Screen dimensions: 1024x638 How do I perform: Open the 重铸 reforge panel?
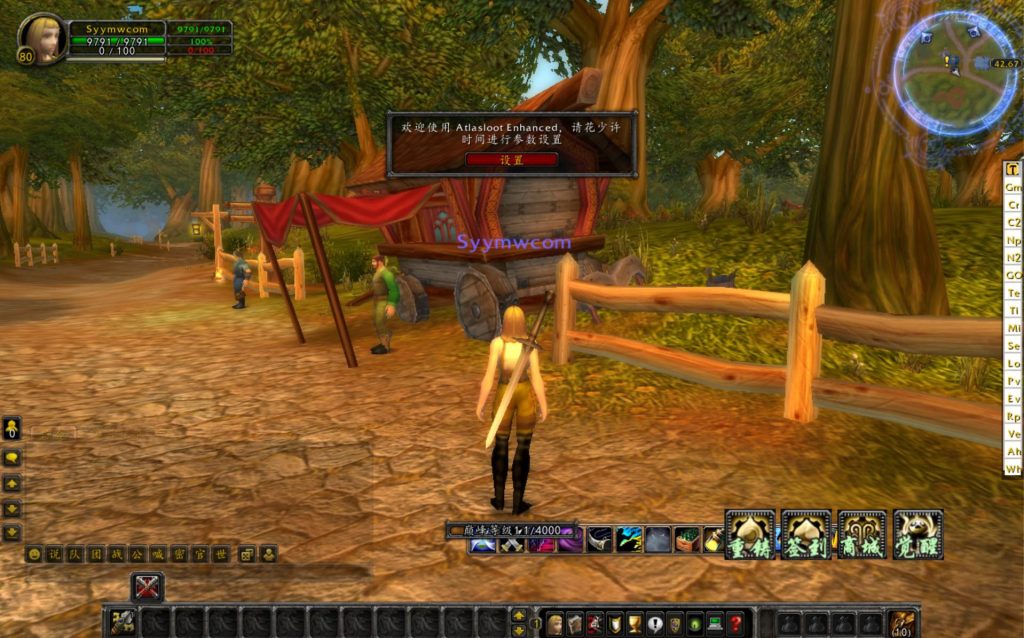click(749, 535)
